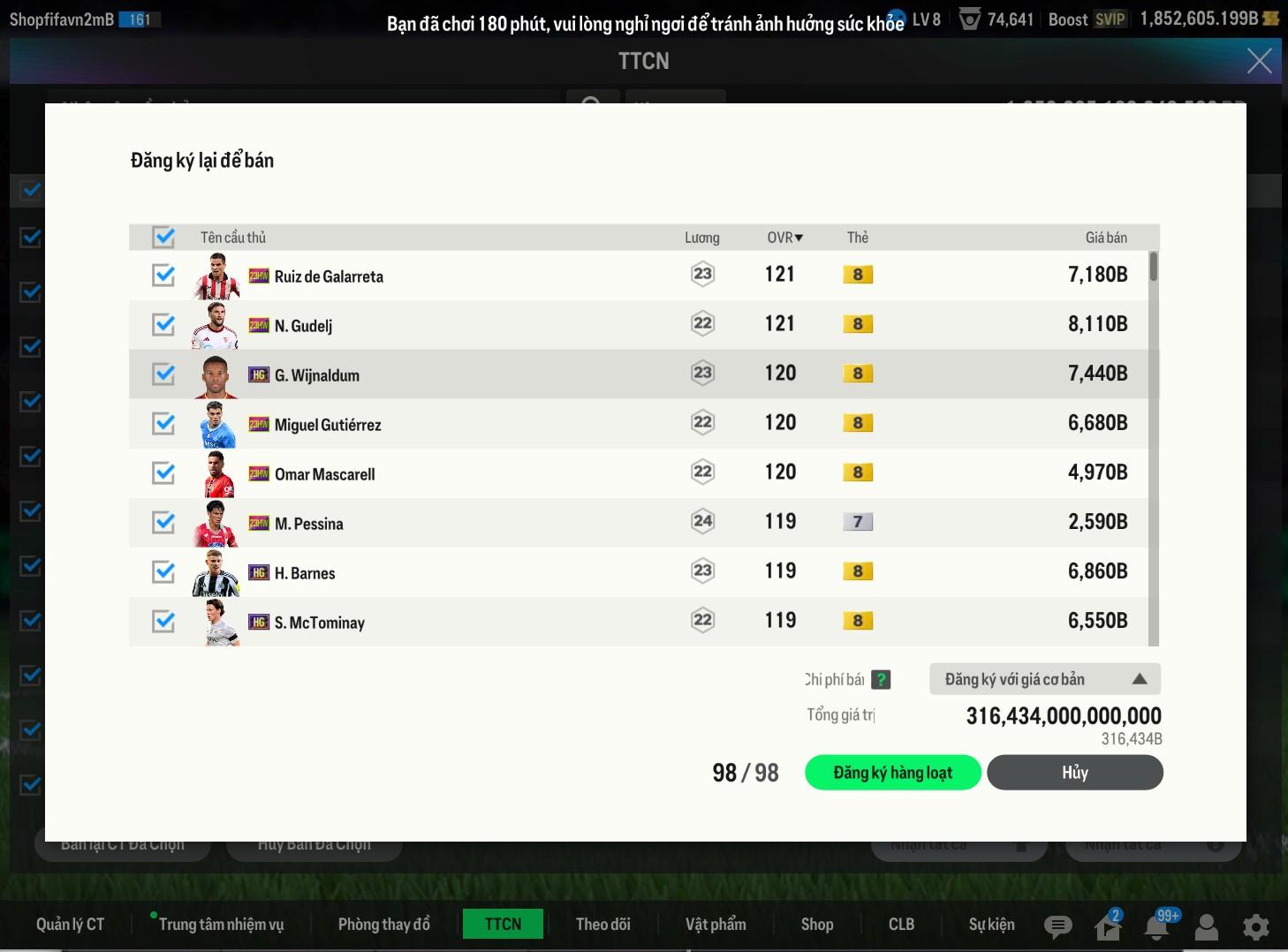Open the settings gear icon
Viewport: 1288px width, 952px height.
[x=1255, y=926]
